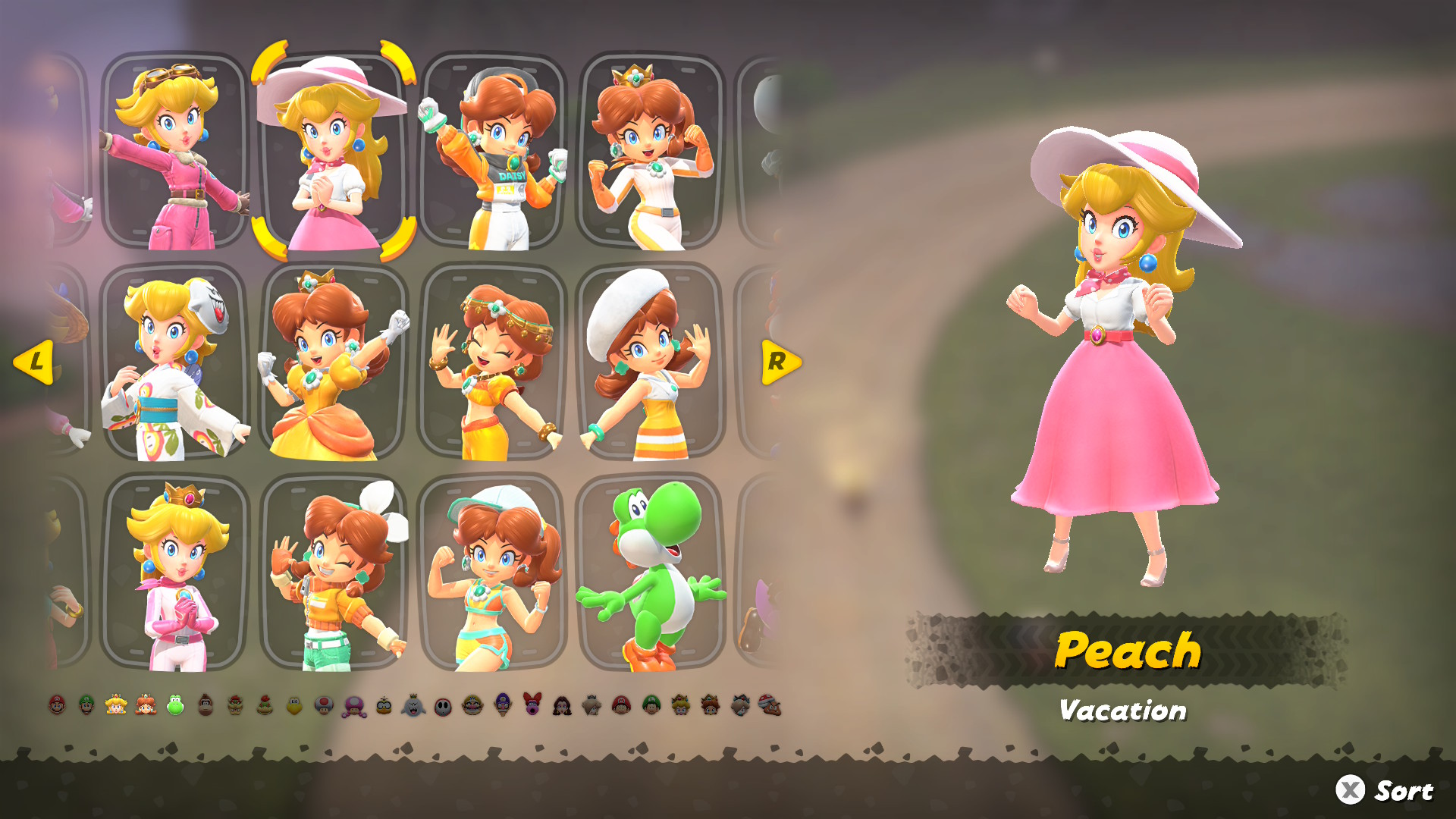Choose Daisy wearing the white beret
1456x819 pixels.
(651, 362)
